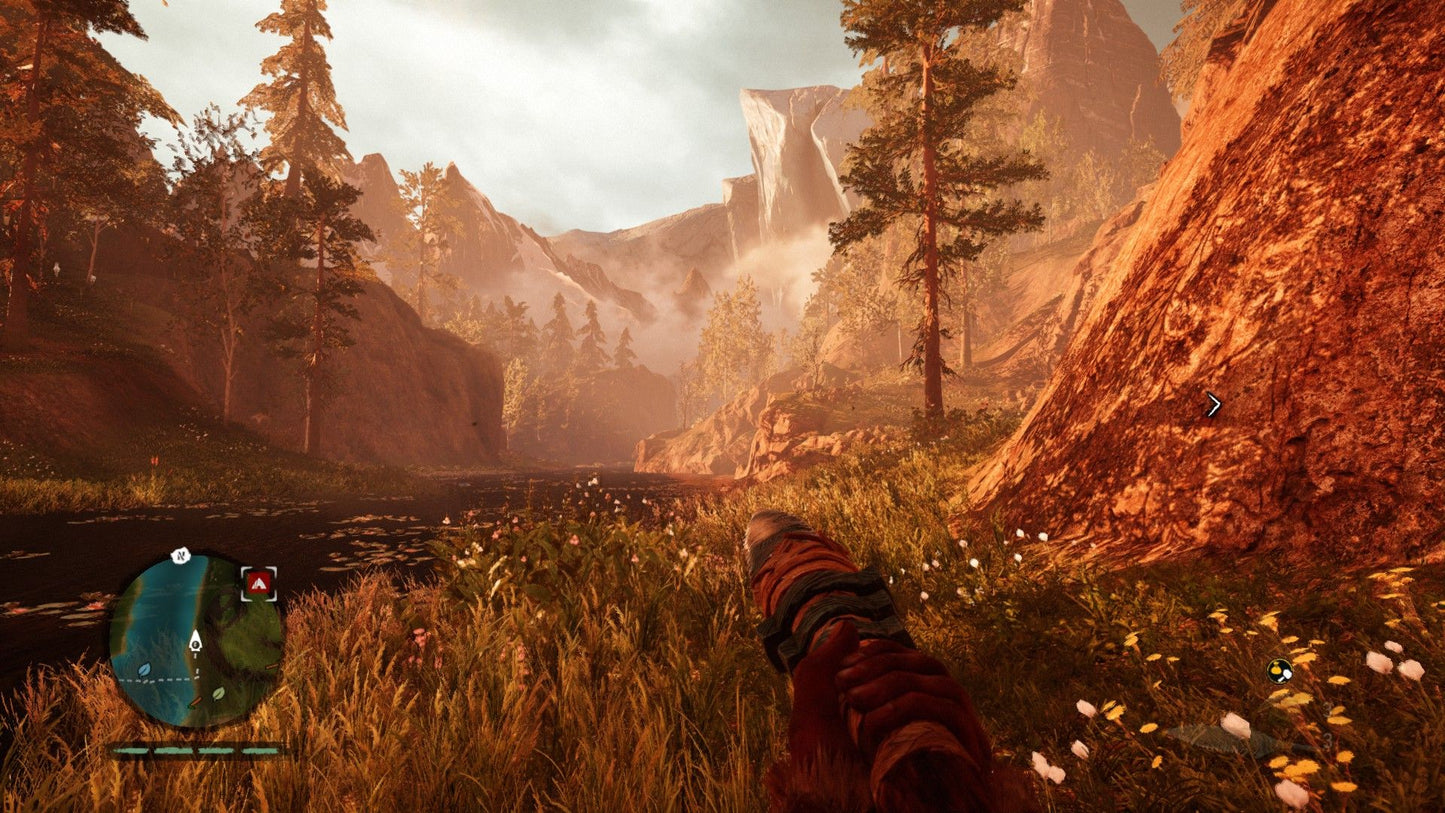Select the arrow pickup marker on the minimap's east side

point(270,667)
